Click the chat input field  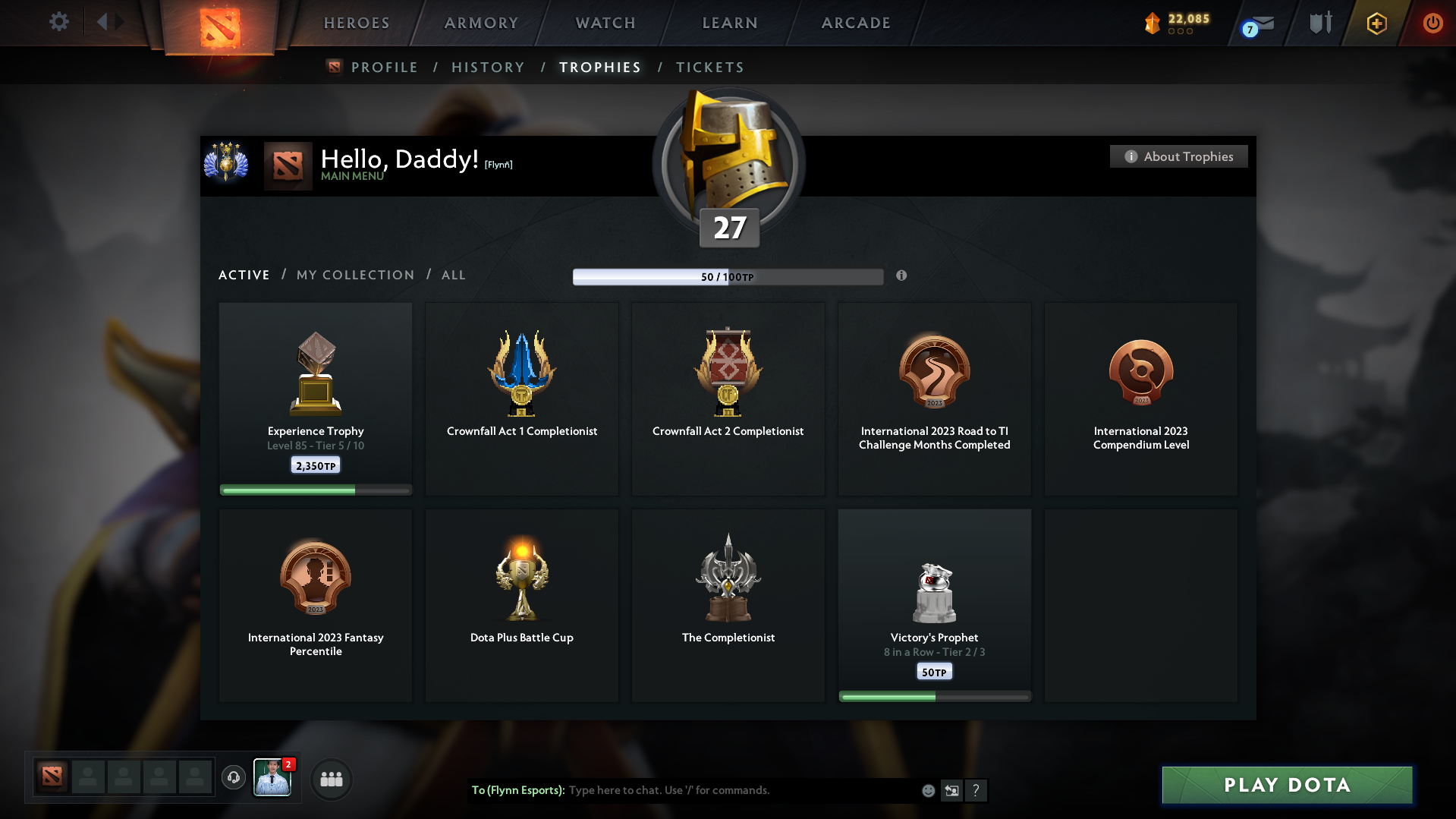pyautogui.click(x=721, y=790)
